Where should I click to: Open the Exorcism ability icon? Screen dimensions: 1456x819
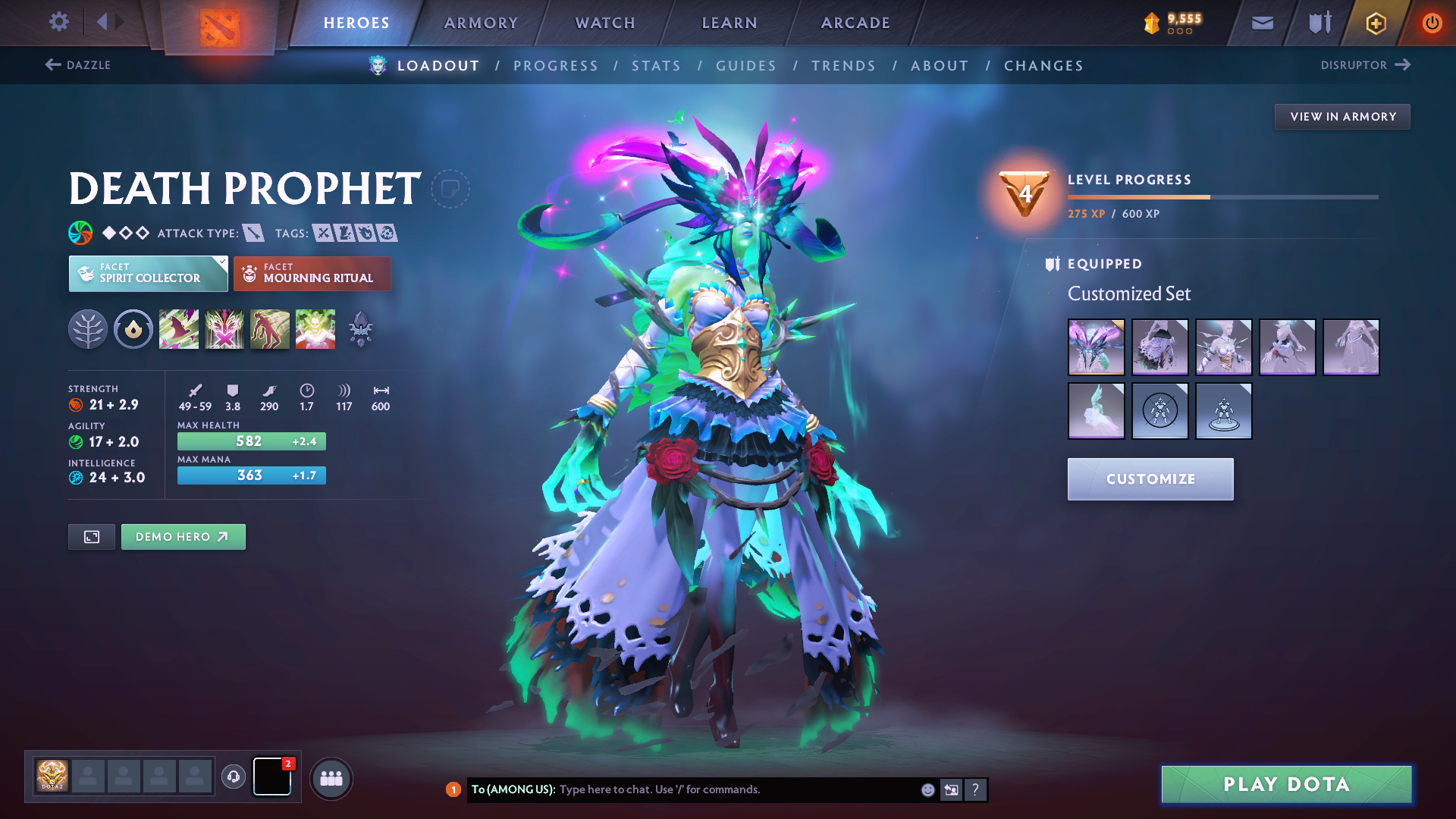pyautogui.click(x=315, y=328)
